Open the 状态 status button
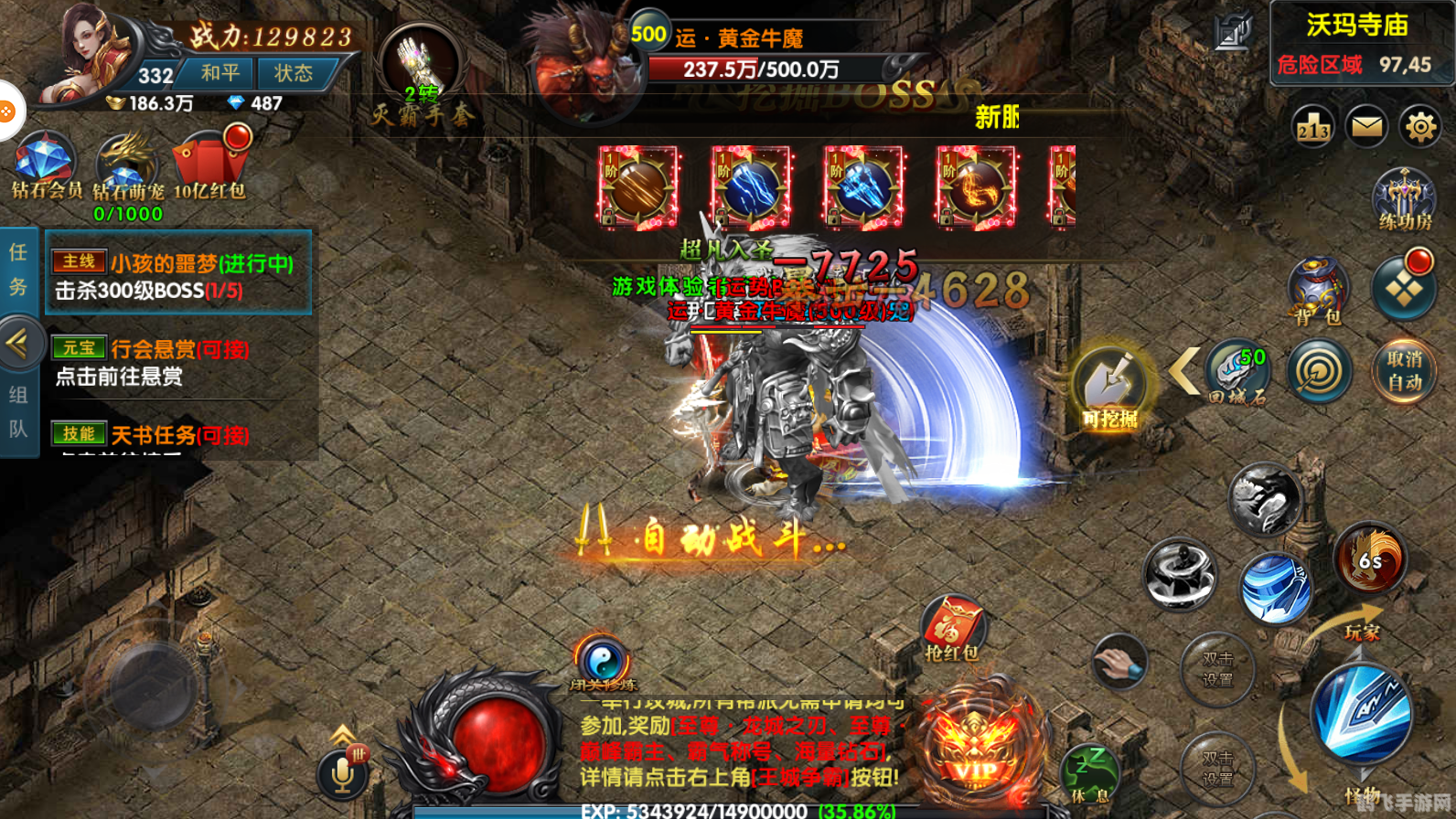 [x=294, y=73]
